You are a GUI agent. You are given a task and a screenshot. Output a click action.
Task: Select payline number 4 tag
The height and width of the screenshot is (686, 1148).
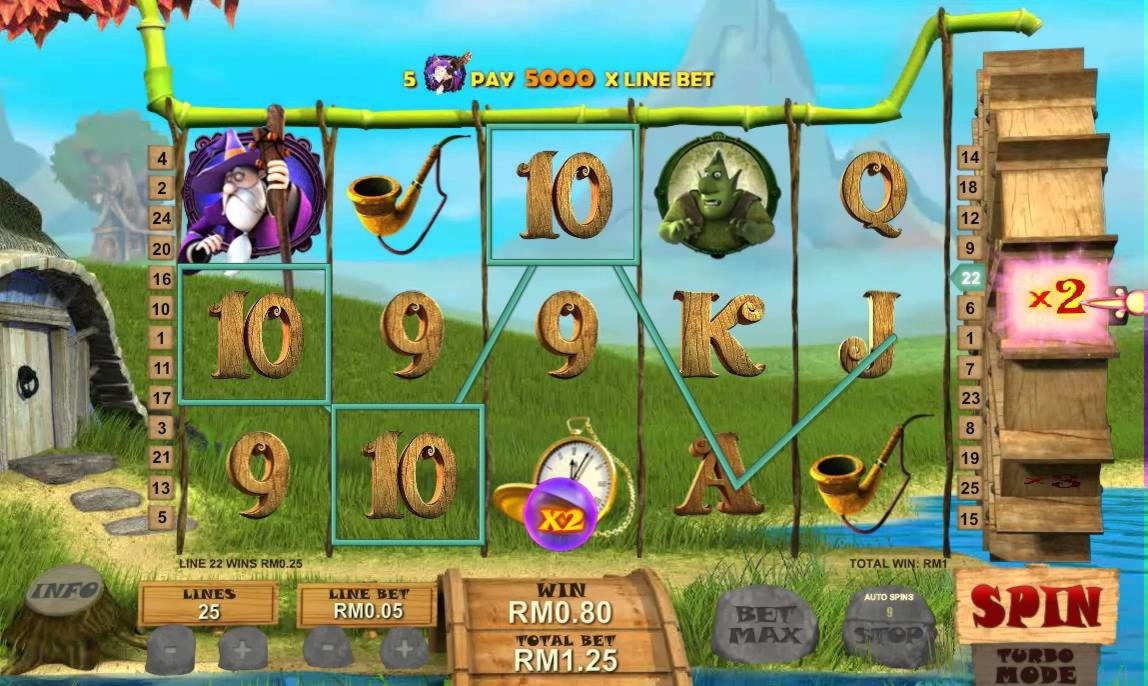[x=161, y=158]
